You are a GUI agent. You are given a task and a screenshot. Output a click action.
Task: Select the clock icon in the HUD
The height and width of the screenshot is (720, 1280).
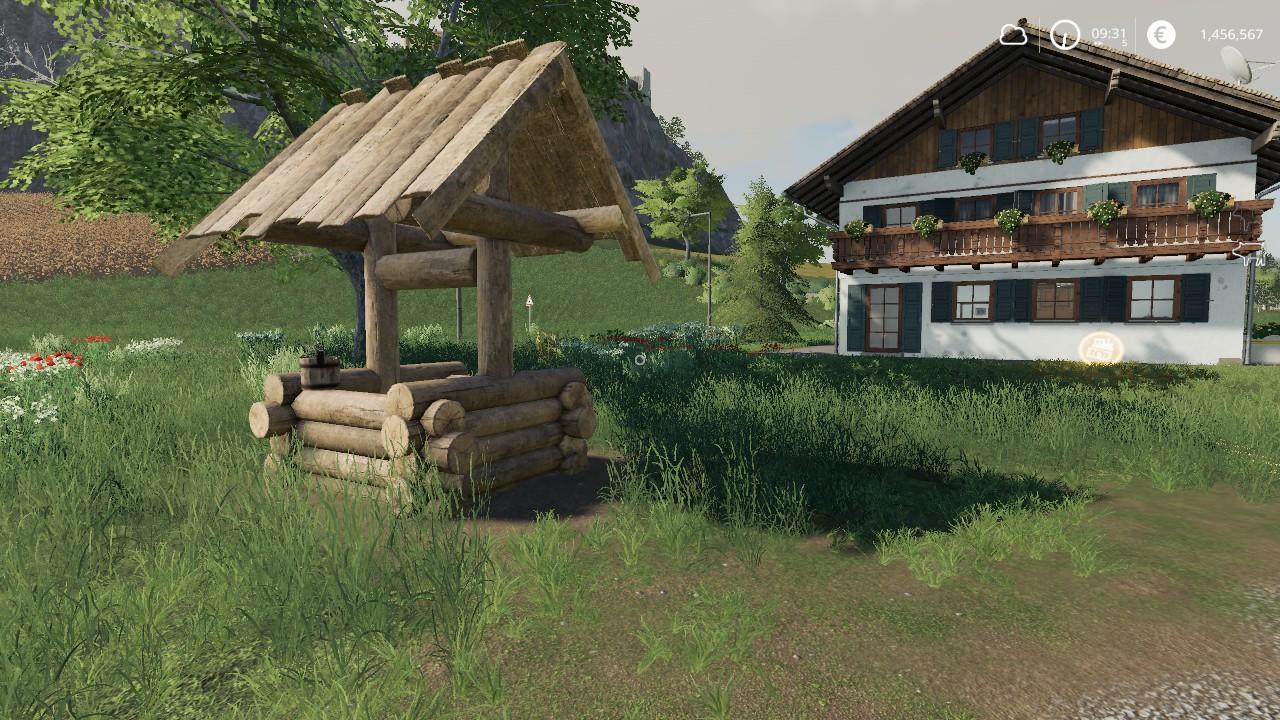point(1064,35)
